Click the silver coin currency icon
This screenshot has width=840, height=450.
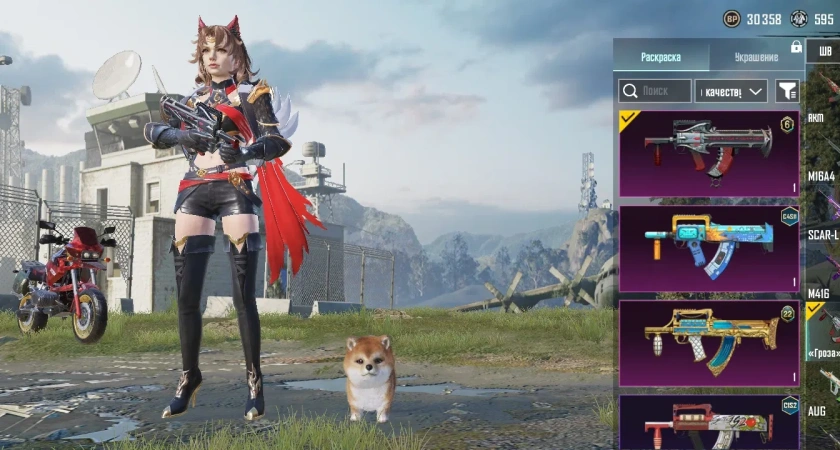tap(799, 19)
